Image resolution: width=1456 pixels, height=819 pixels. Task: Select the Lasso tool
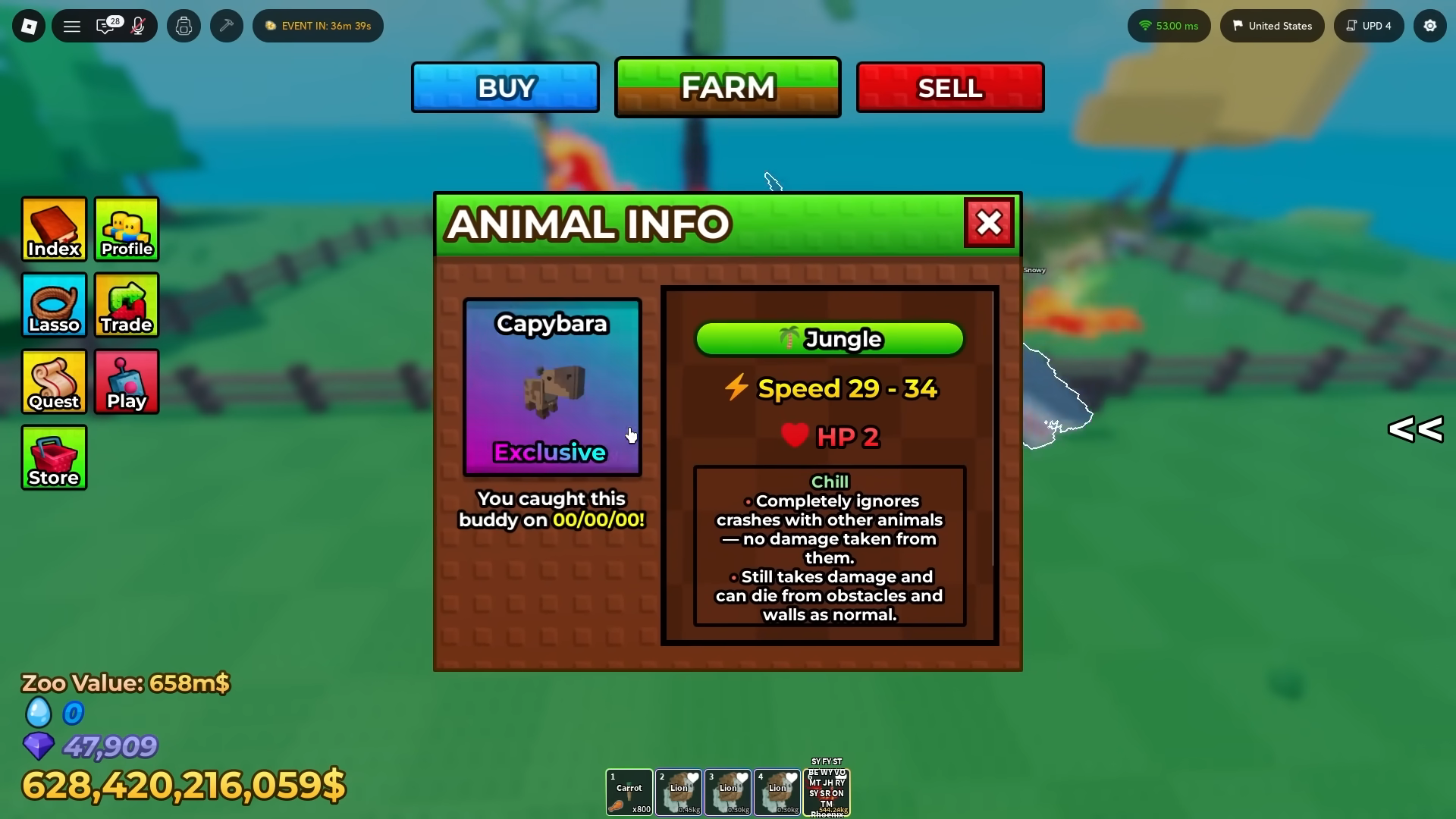click(53, 306)
